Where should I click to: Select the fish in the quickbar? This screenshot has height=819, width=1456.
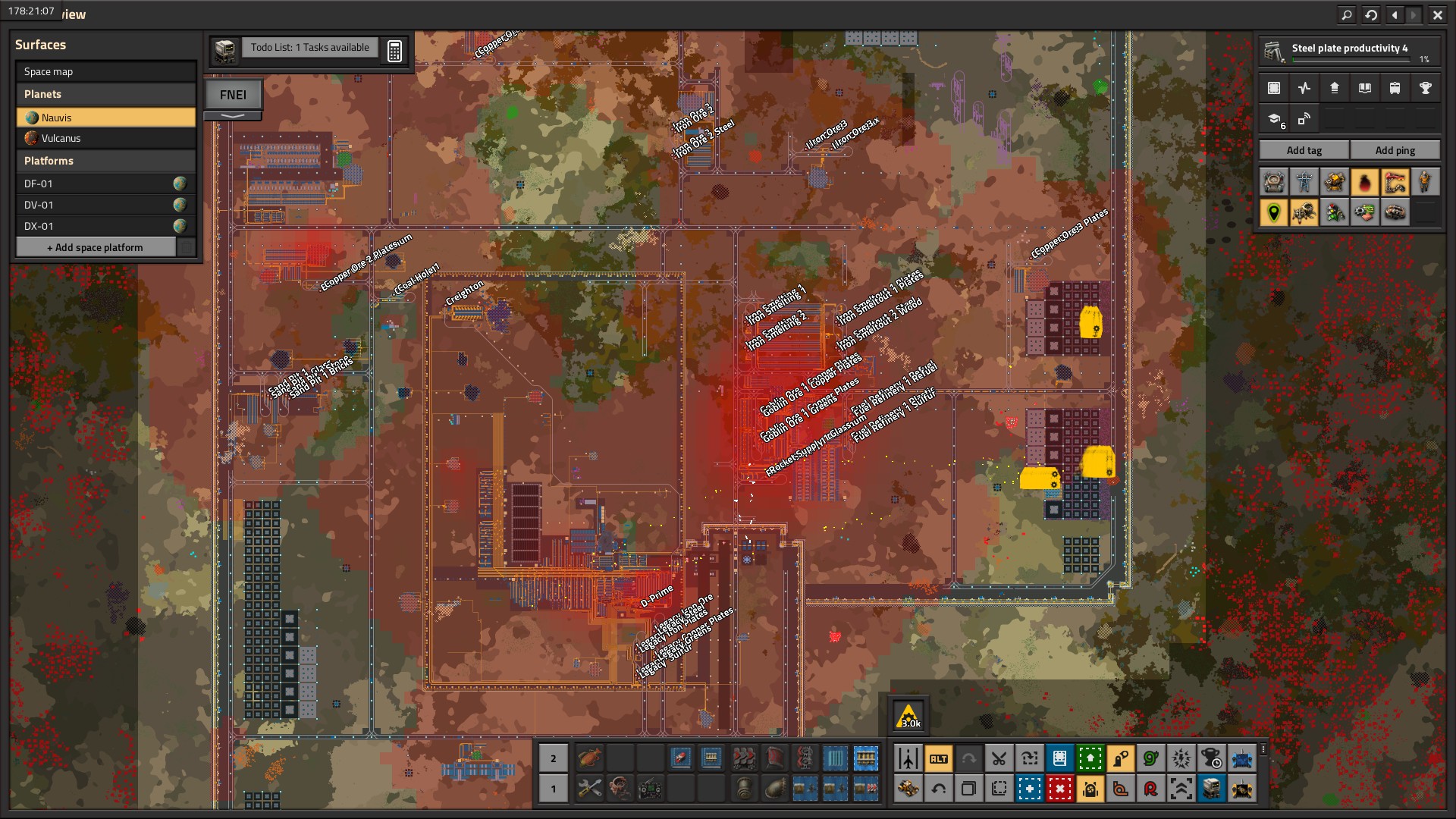589,758
